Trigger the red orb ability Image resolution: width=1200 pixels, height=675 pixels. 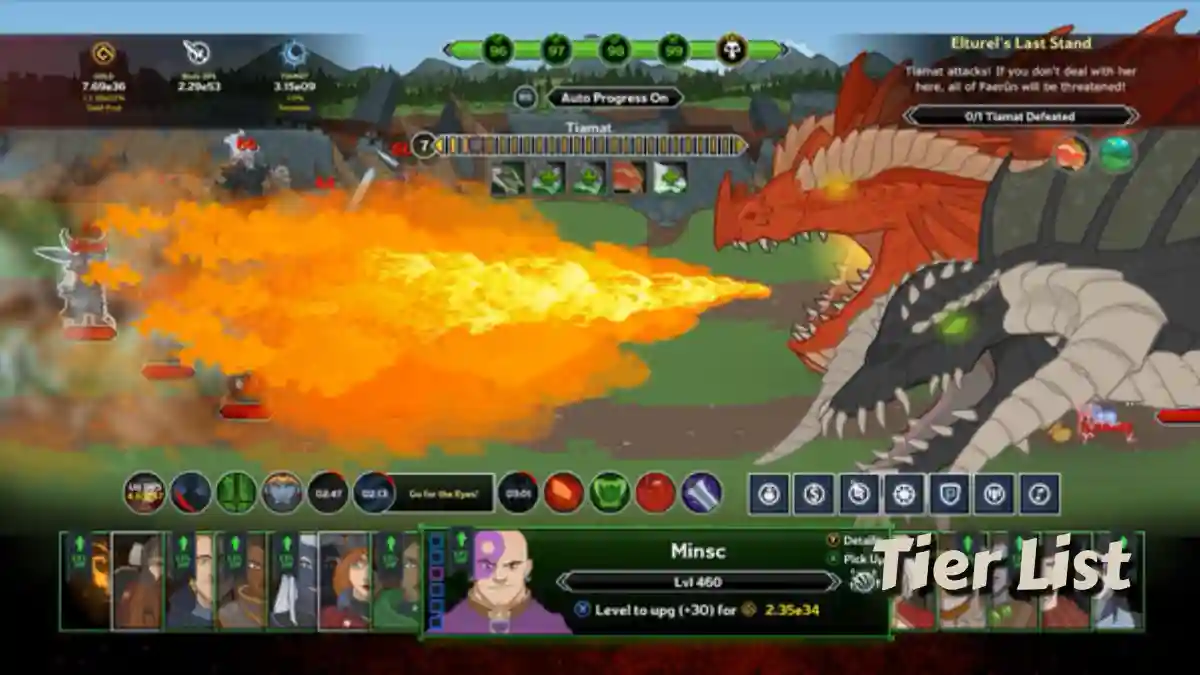pos(655,493)
